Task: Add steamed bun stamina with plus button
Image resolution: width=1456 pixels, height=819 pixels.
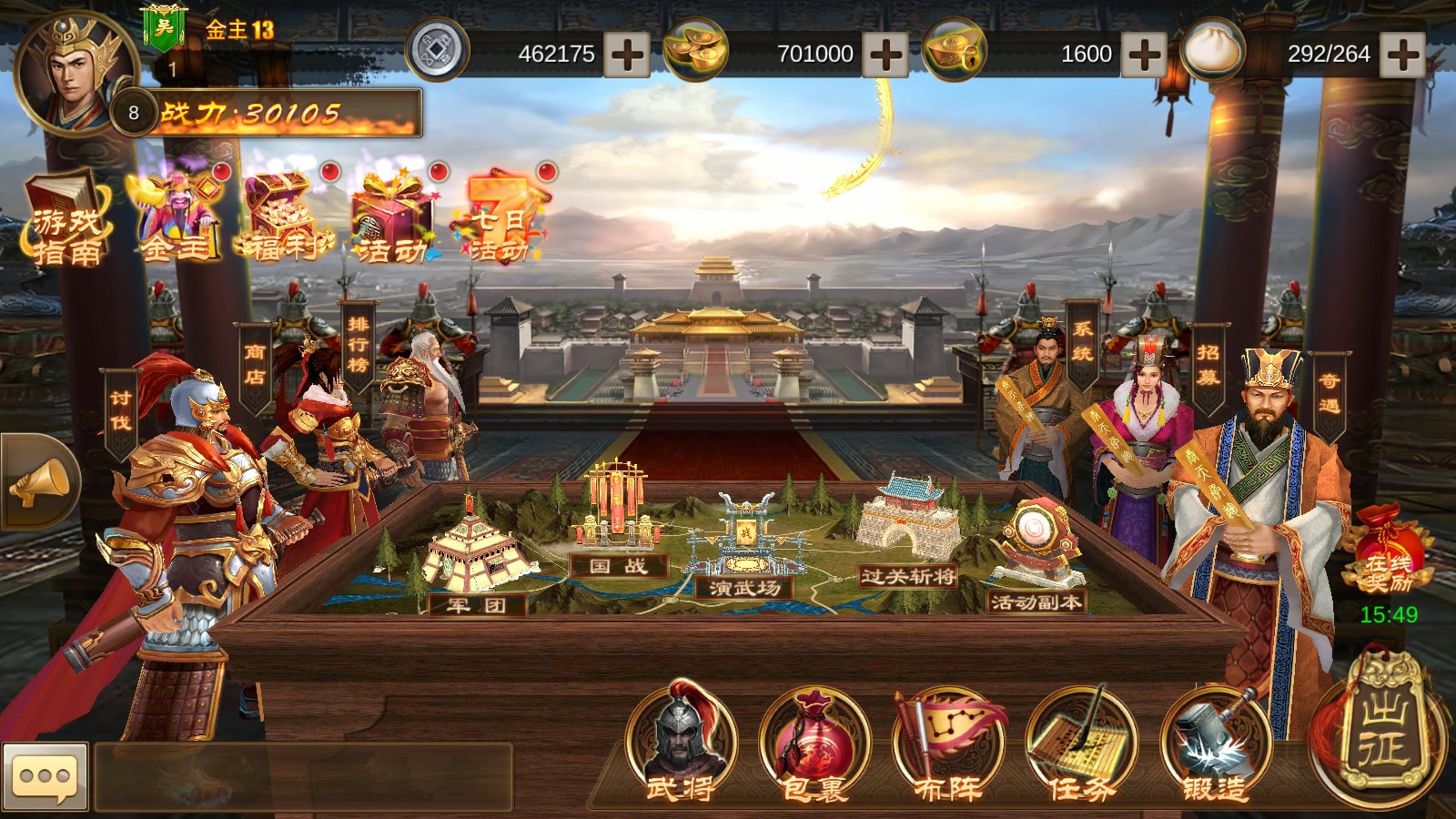Action: (1401, 55)
